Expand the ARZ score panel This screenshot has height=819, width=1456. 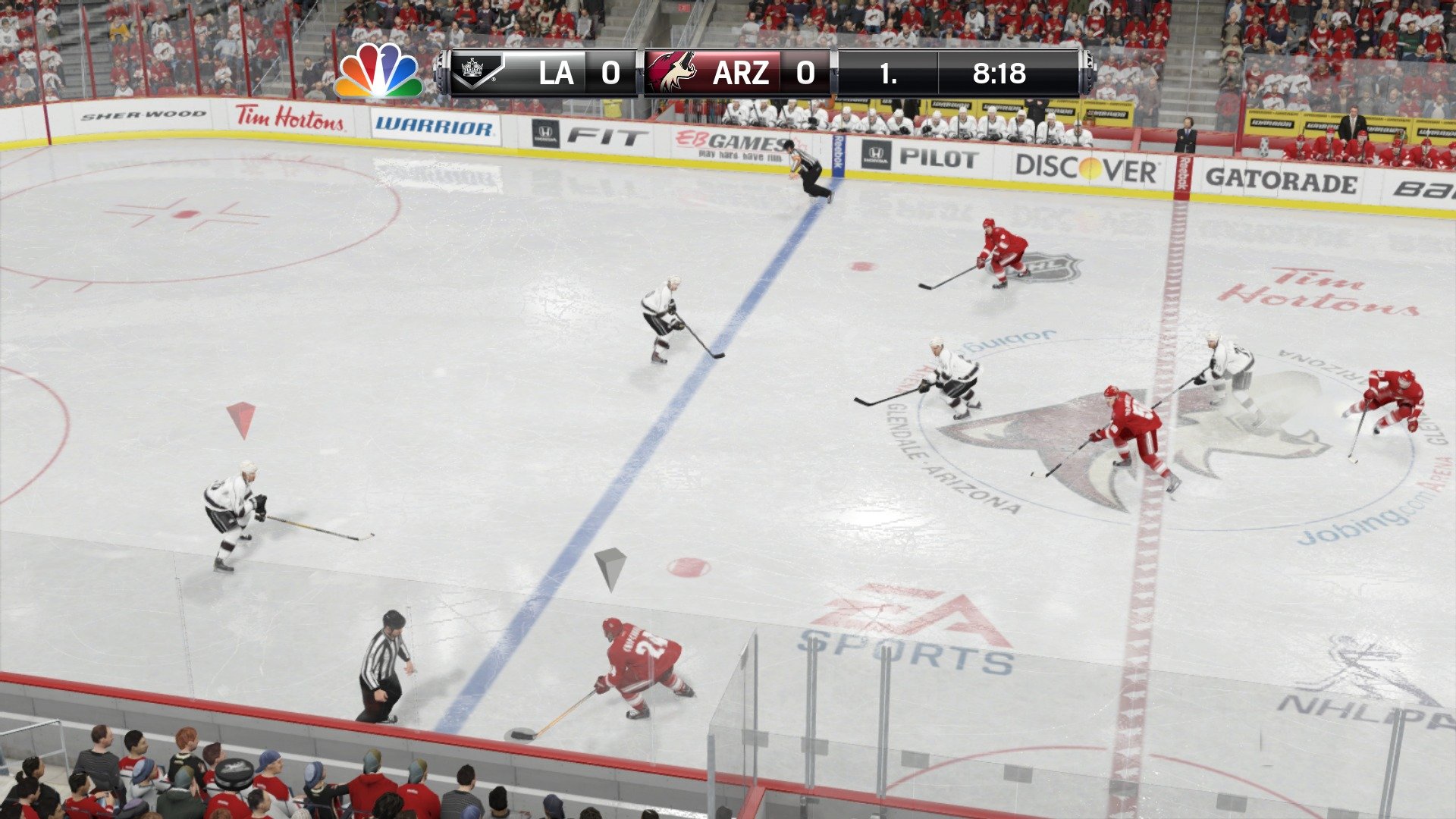806,73
